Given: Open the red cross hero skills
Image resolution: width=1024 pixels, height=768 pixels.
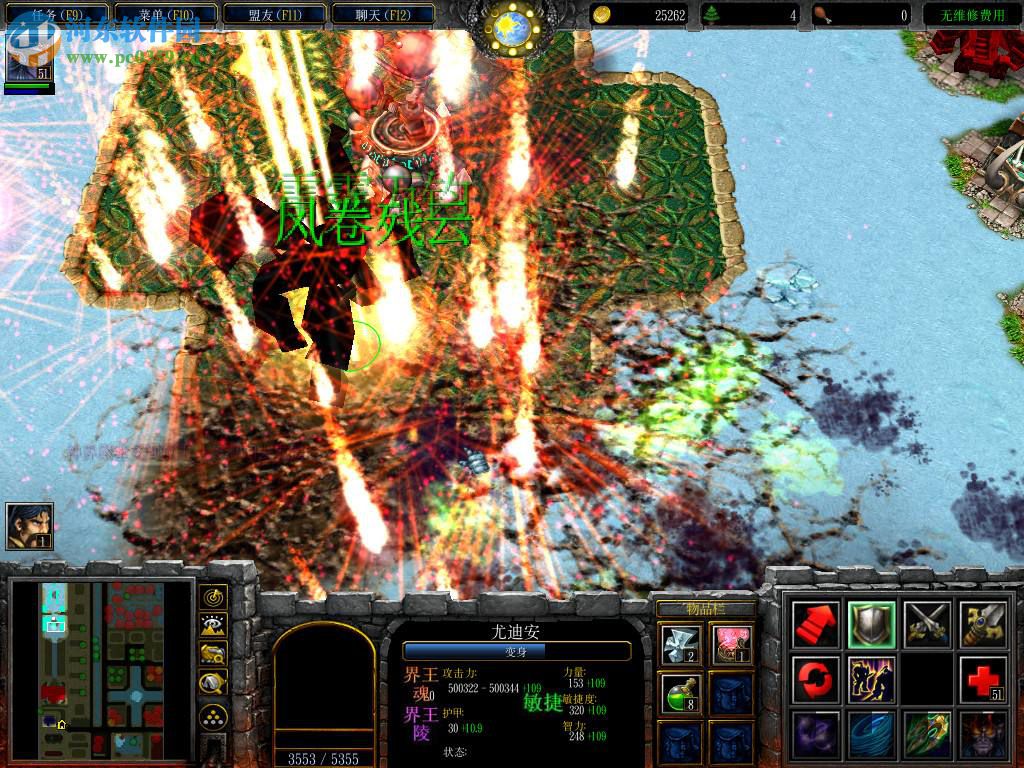Looking at the screenshot, I should tap(982, 680).
